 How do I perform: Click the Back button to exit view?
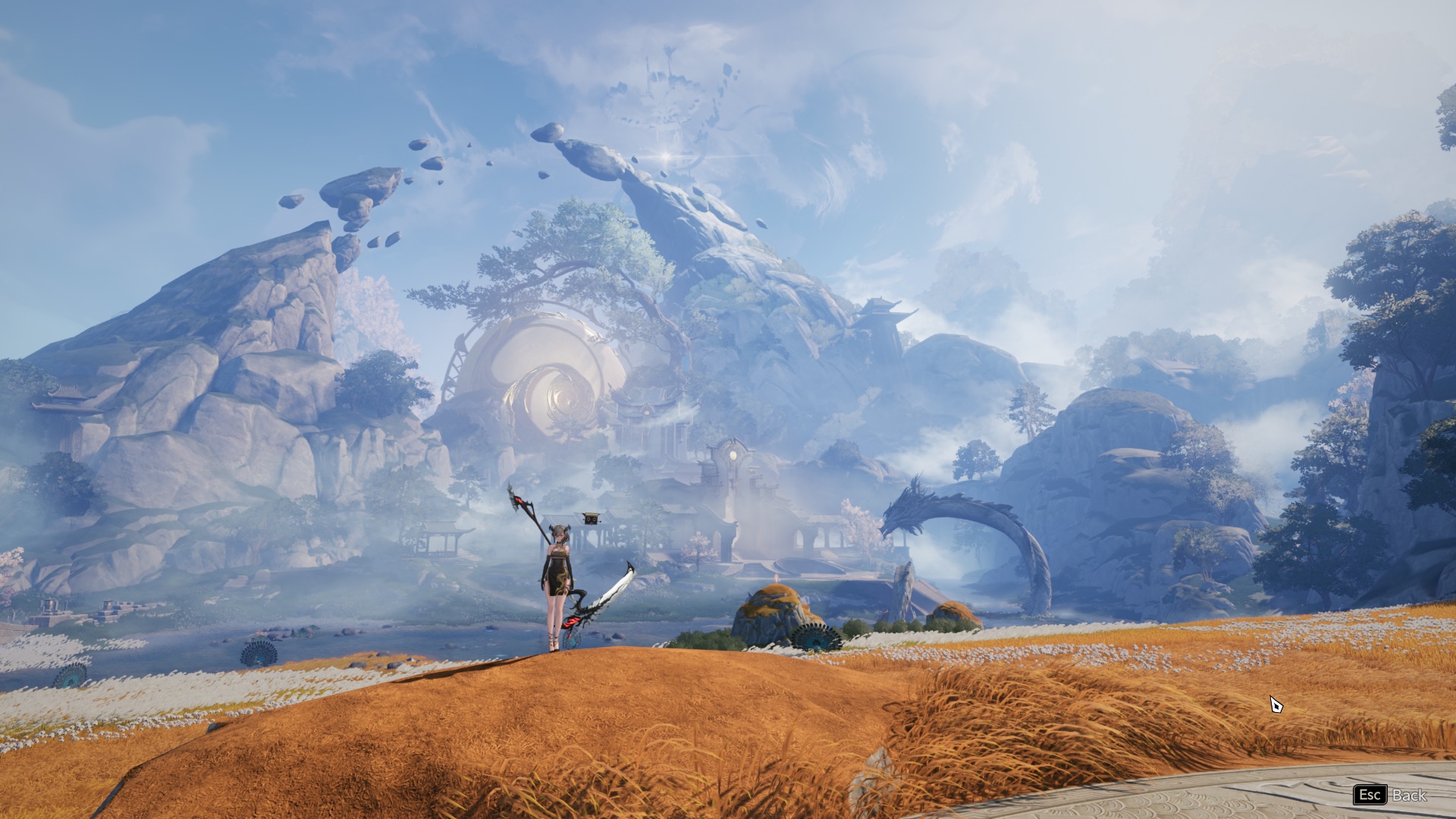[x=1391, y=795]
